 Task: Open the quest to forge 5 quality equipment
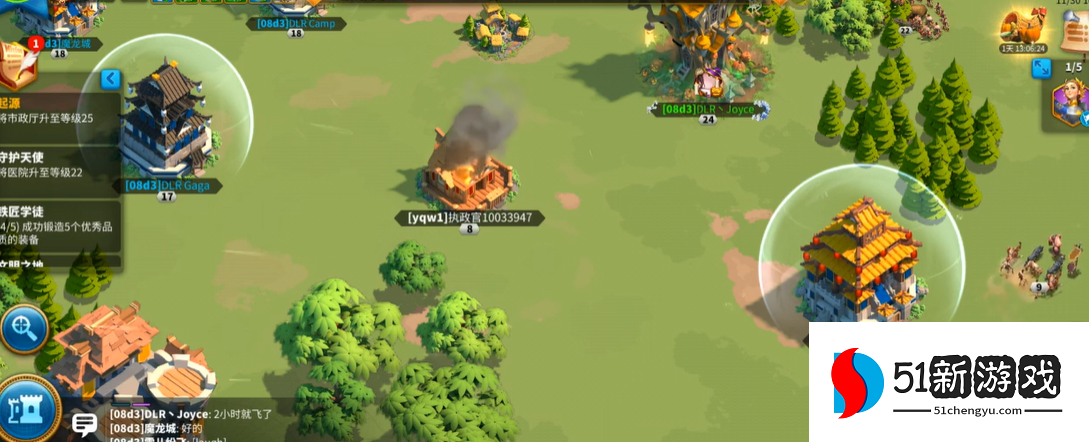[x=58, y=226]
